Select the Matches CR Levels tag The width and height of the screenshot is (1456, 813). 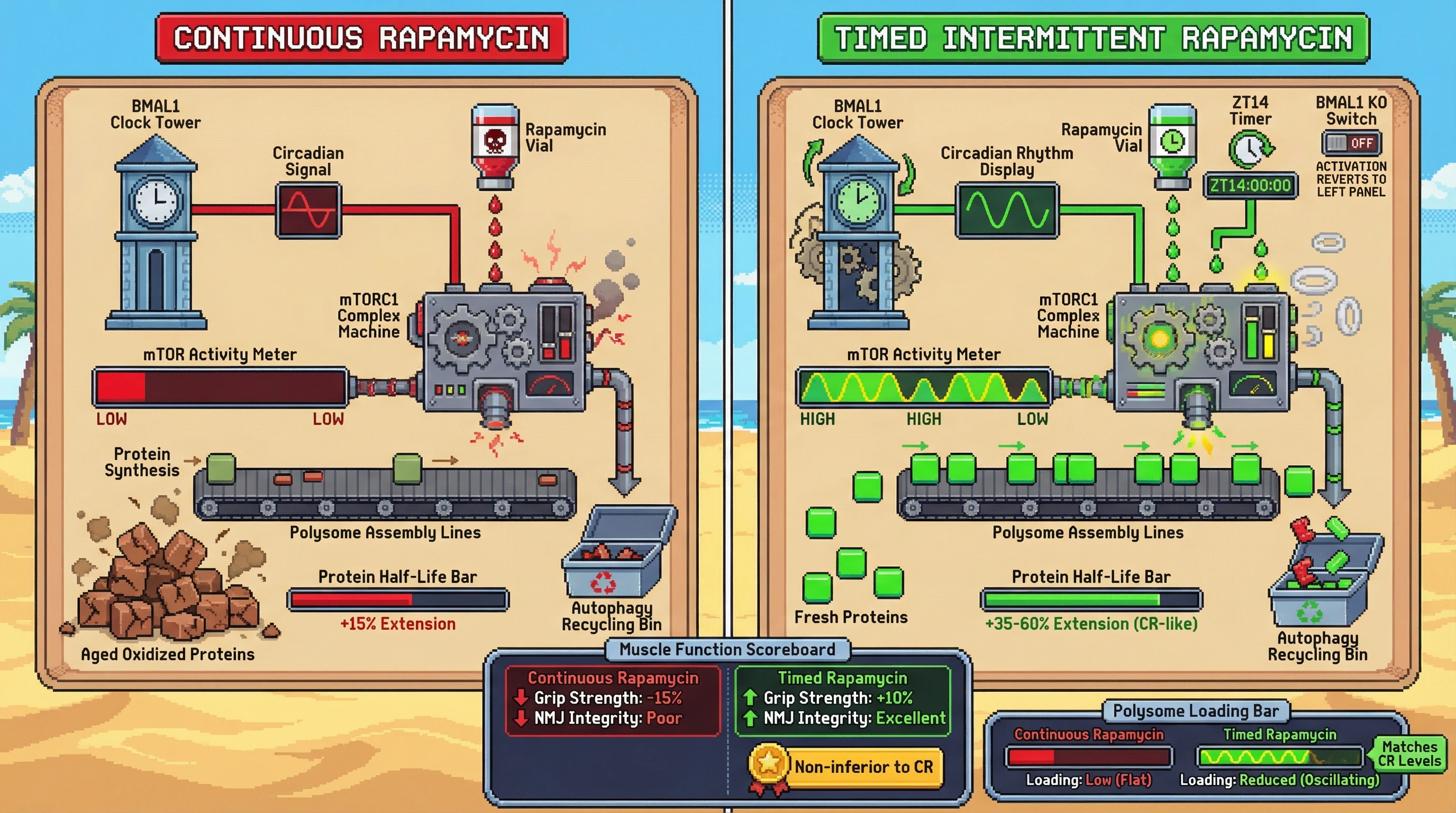pos(1408,754)
